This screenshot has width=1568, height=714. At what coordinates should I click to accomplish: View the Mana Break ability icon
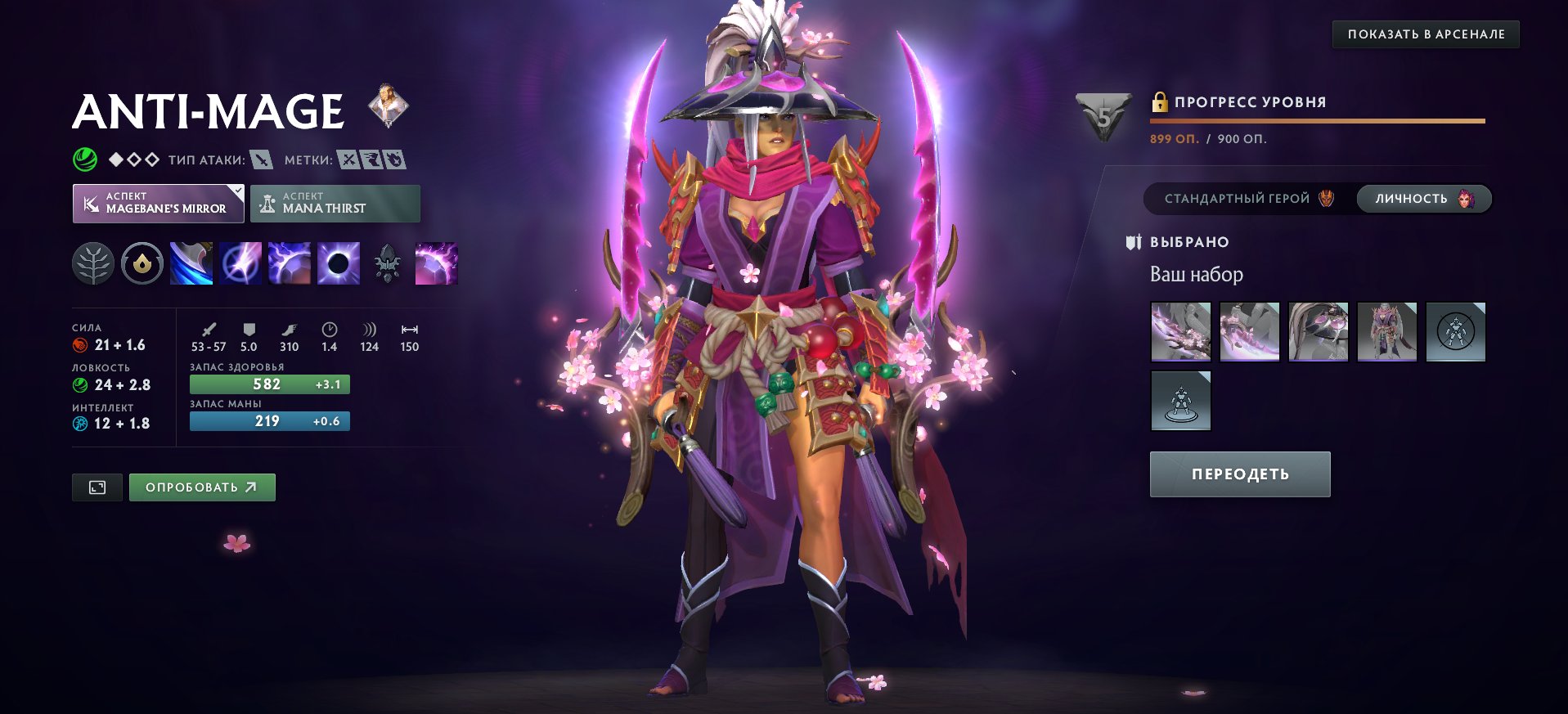(x=191, y=263)
